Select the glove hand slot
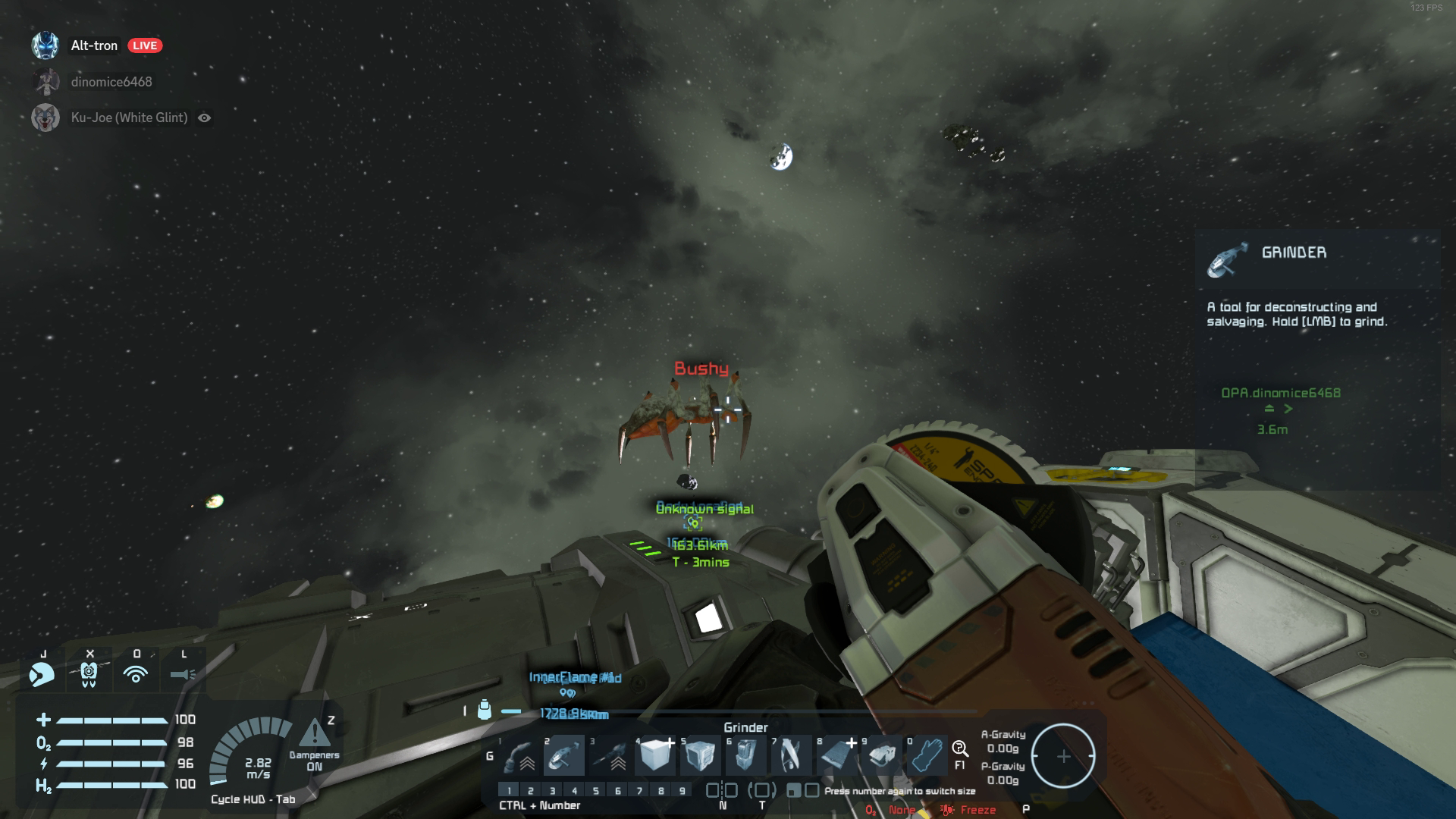The height and width of the screenshot is (819, 1456). (927, 755)
